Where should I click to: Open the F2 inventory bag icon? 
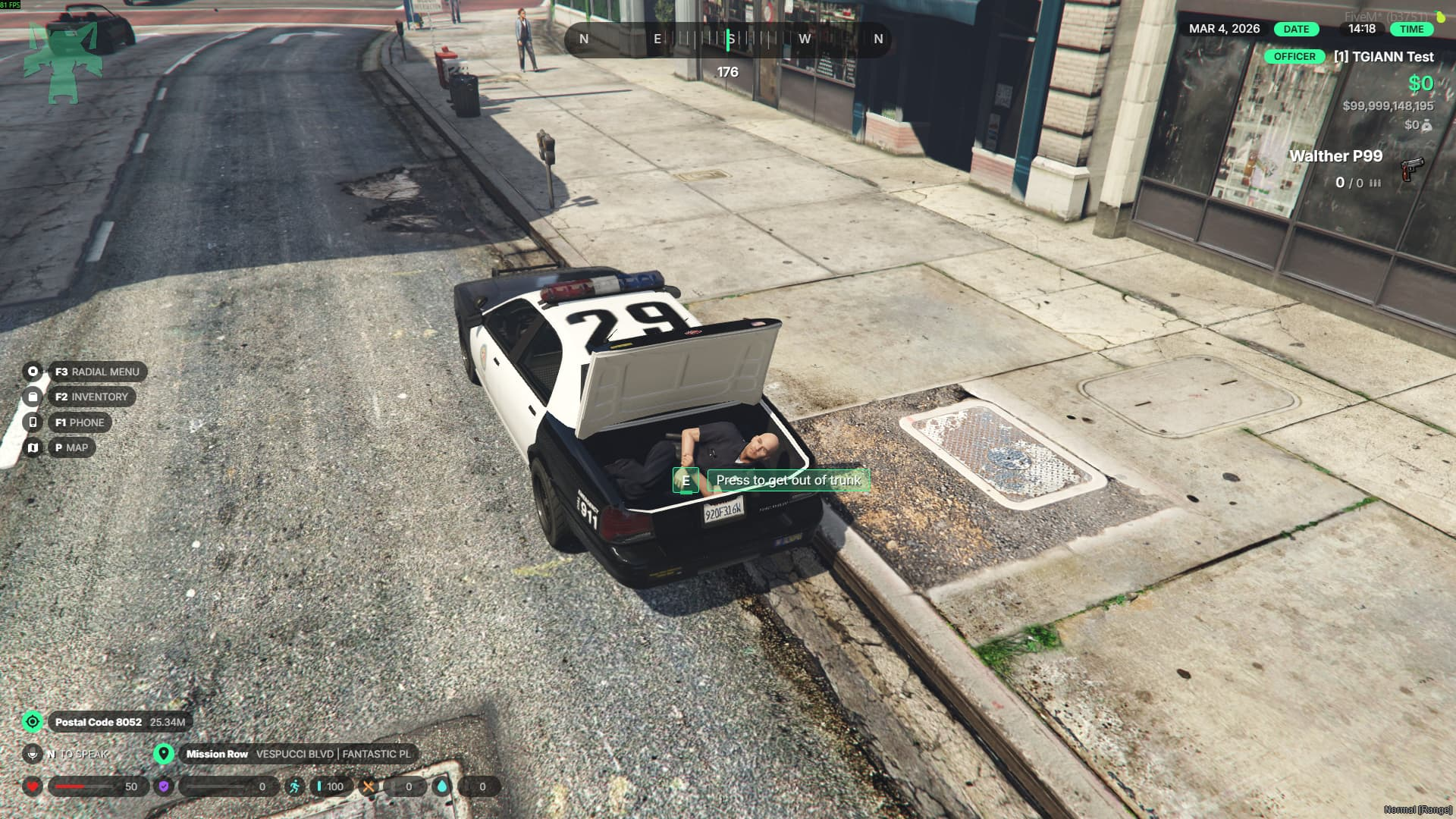click(33, 397)
